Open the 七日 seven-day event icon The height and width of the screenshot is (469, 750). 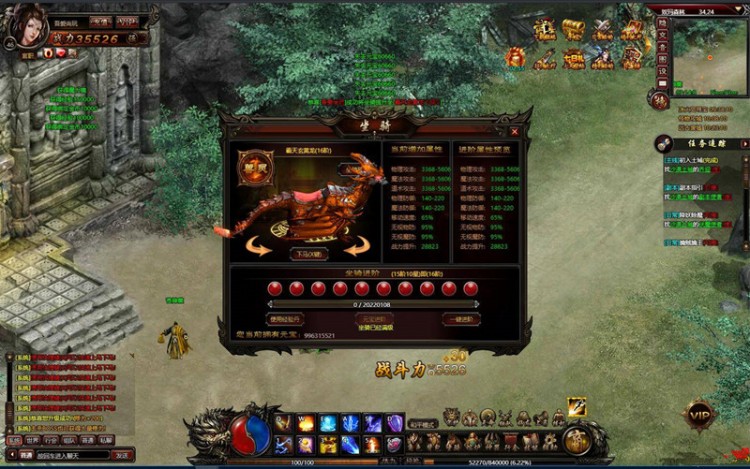tap(573, 58)
